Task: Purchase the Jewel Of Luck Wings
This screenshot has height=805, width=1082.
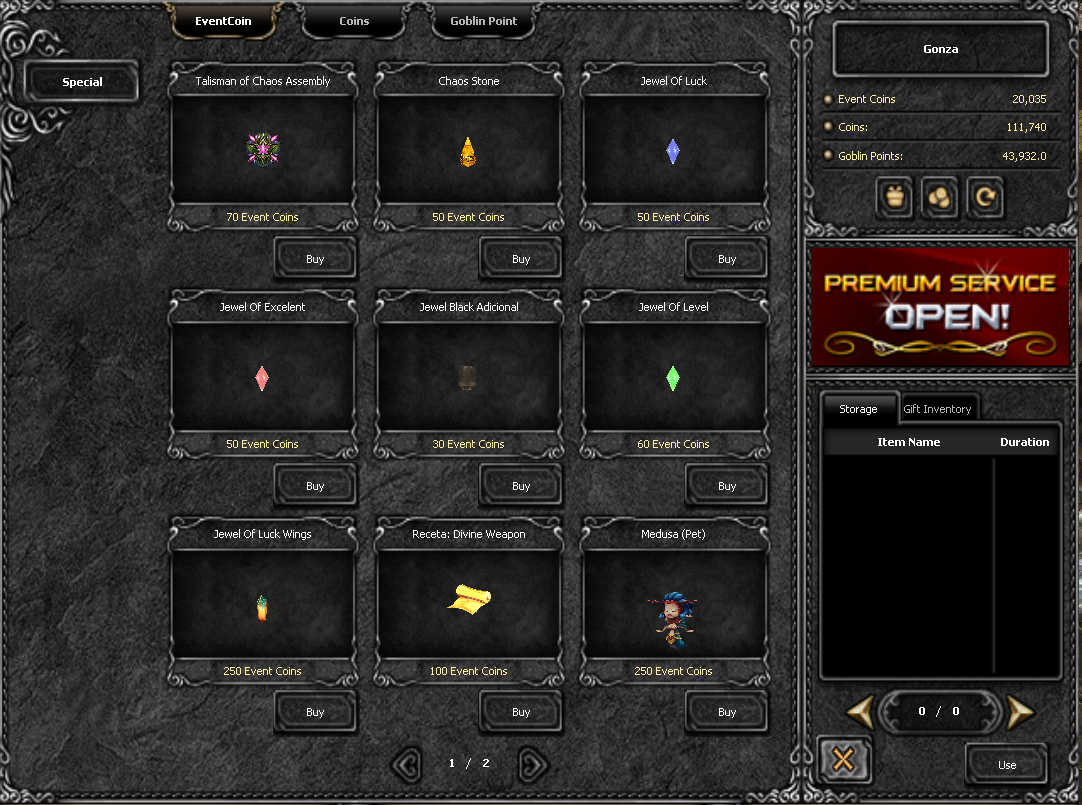Action: click(315, 711)
